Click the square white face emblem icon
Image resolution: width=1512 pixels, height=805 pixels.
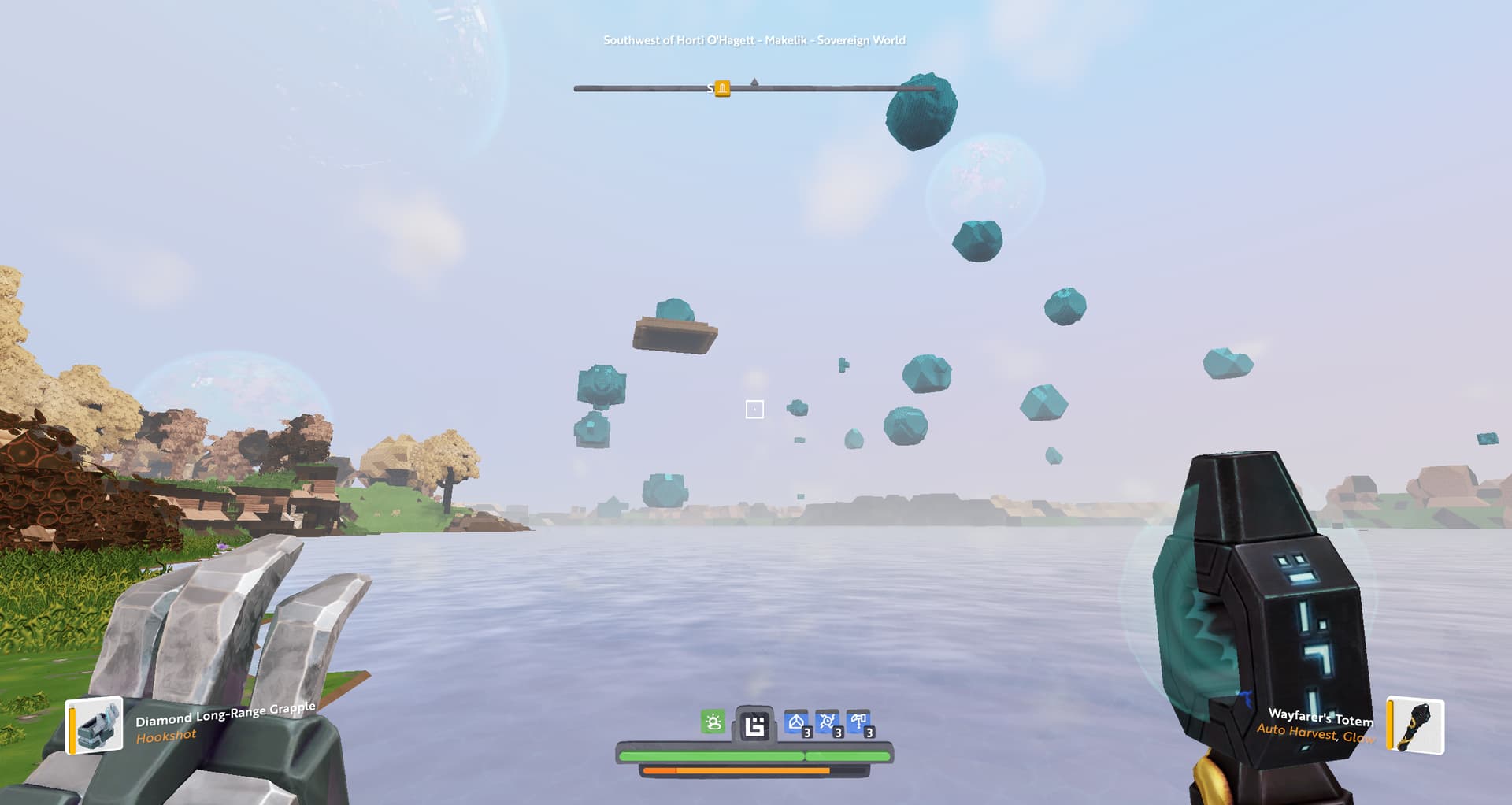754,725
